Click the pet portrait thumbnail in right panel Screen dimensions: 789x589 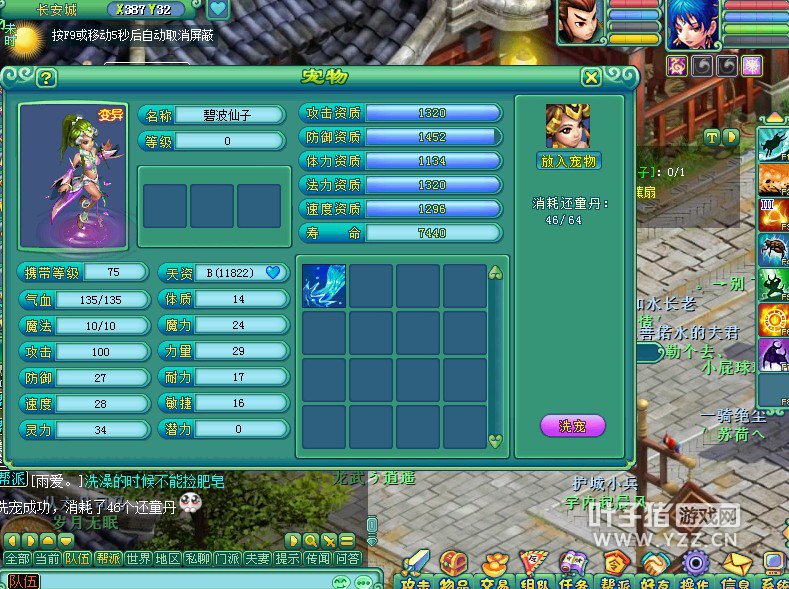point(568,126)
